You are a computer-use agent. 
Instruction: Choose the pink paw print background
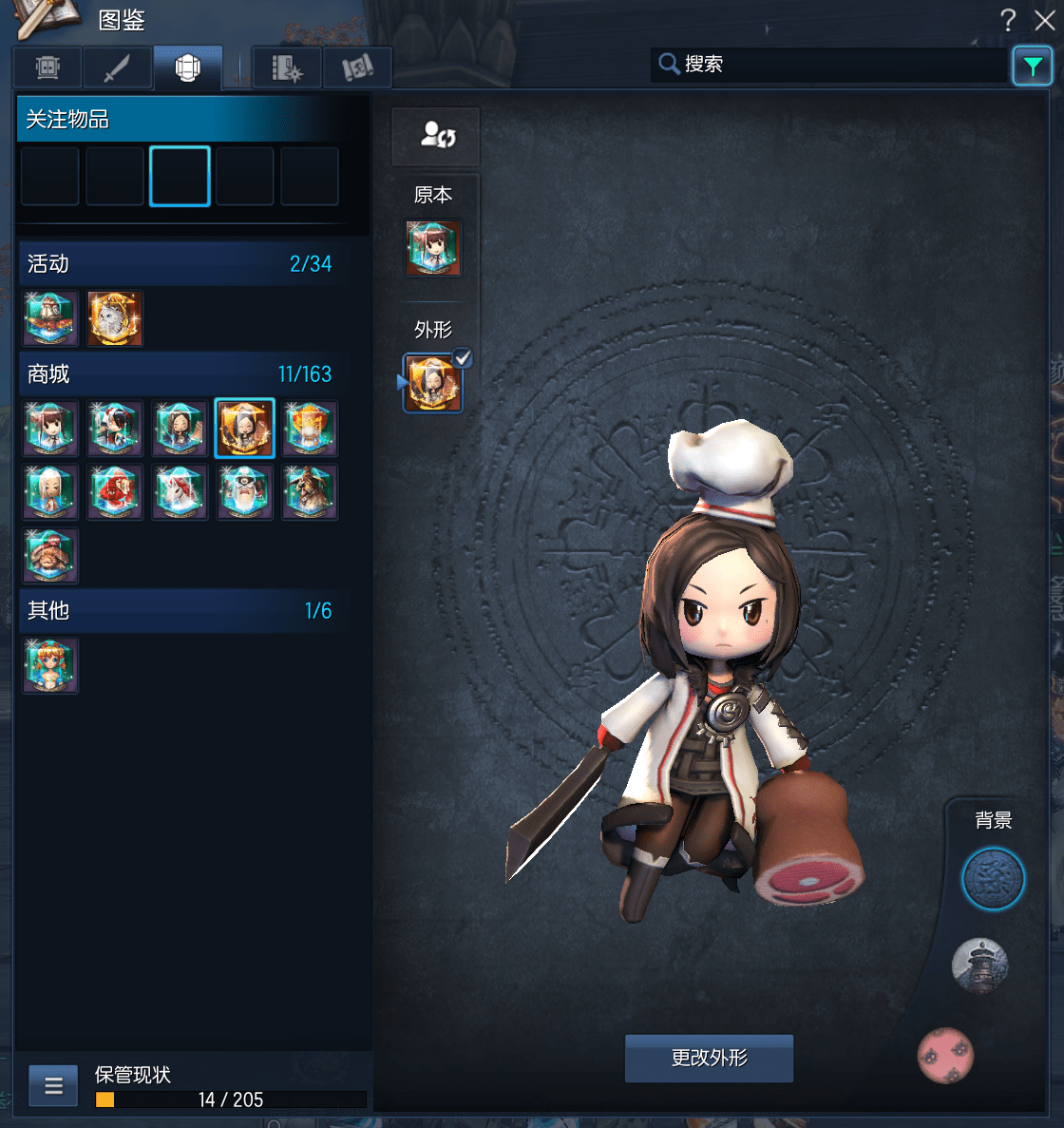945,1055
